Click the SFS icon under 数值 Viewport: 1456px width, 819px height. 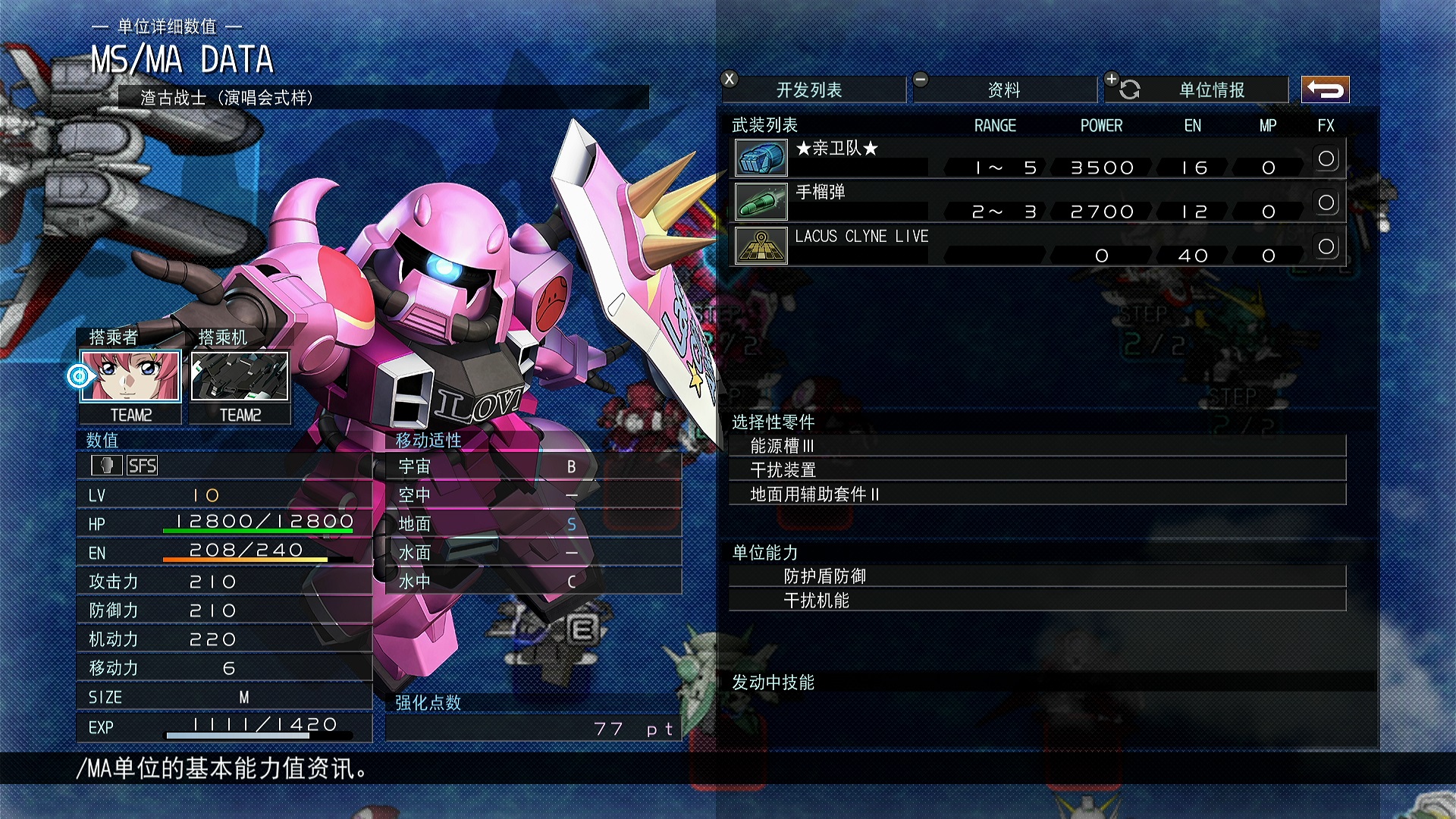pyautogui.click(x=142, y=466)
